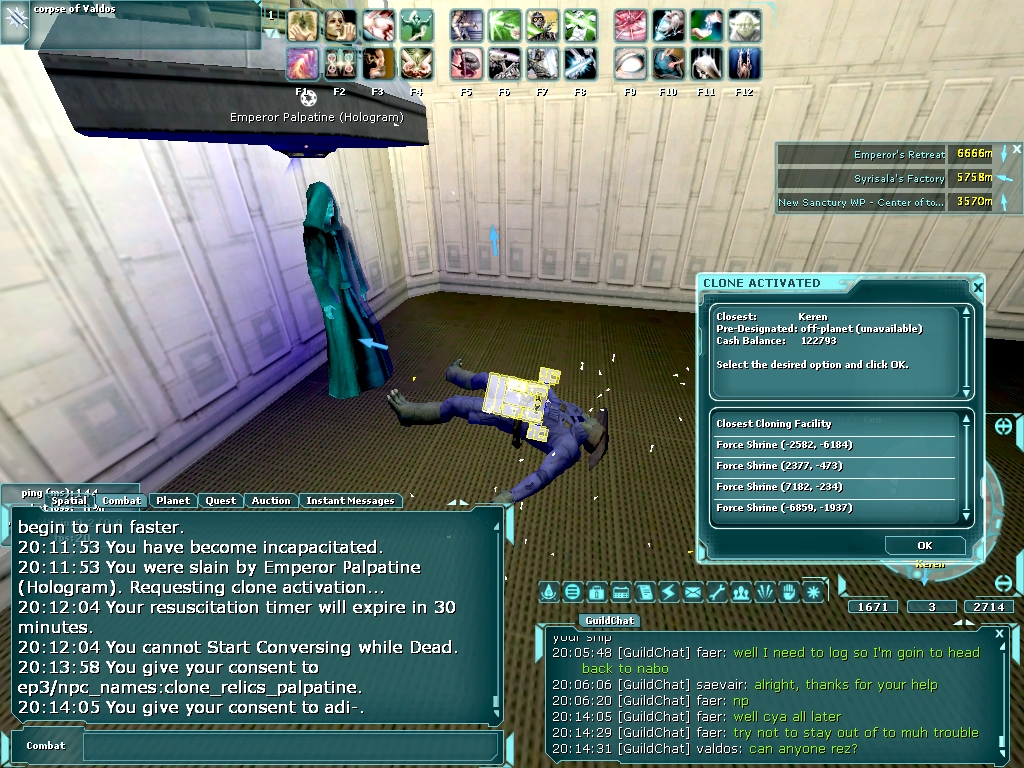The image size is (1024, 768).
Task: Show the Combat chat tab
Action: (x=122, y=501)
